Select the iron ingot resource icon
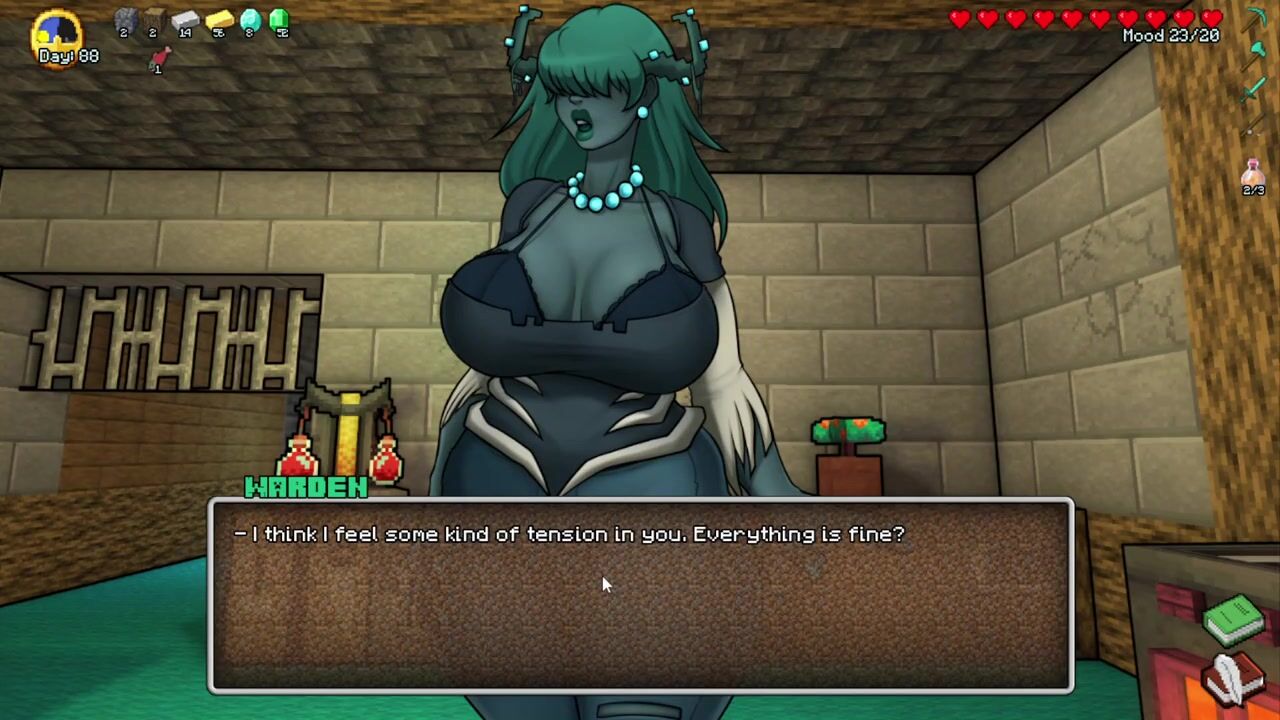Image resolution: width=1280 pixels, height=720 pixels. coord(186,20)
